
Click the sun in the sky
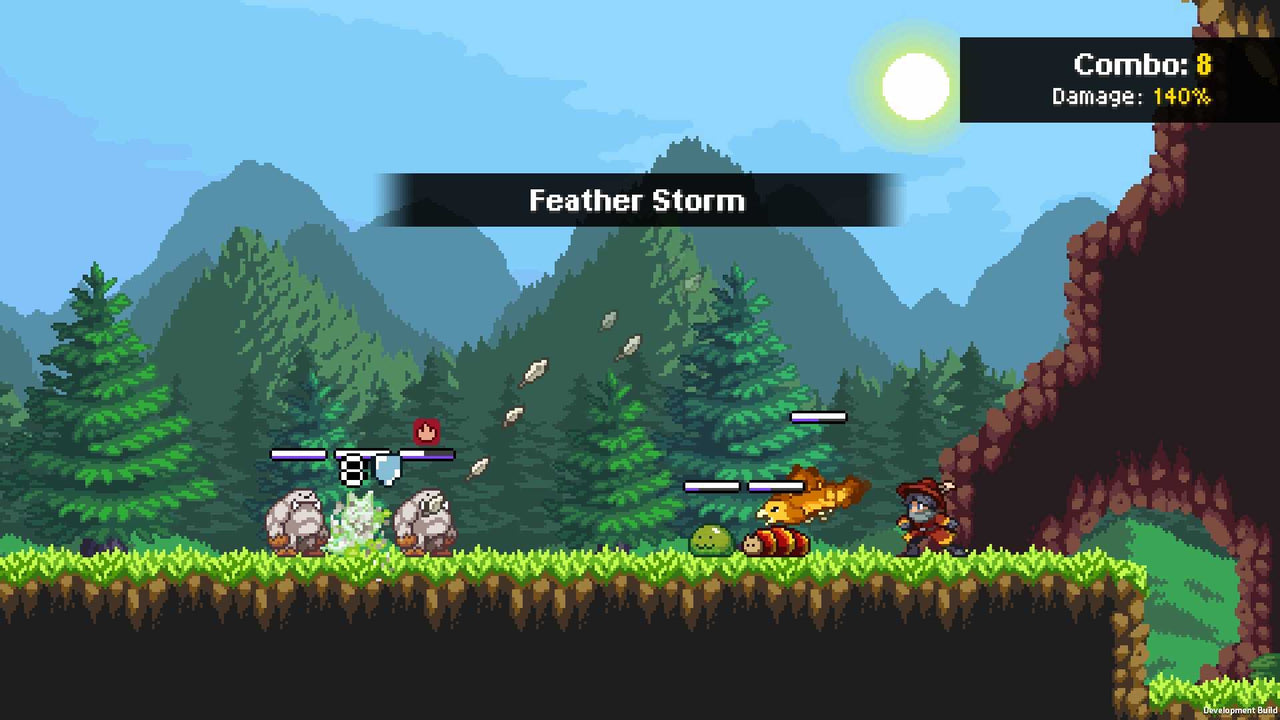pyautogui.click(x=913, y=86)
